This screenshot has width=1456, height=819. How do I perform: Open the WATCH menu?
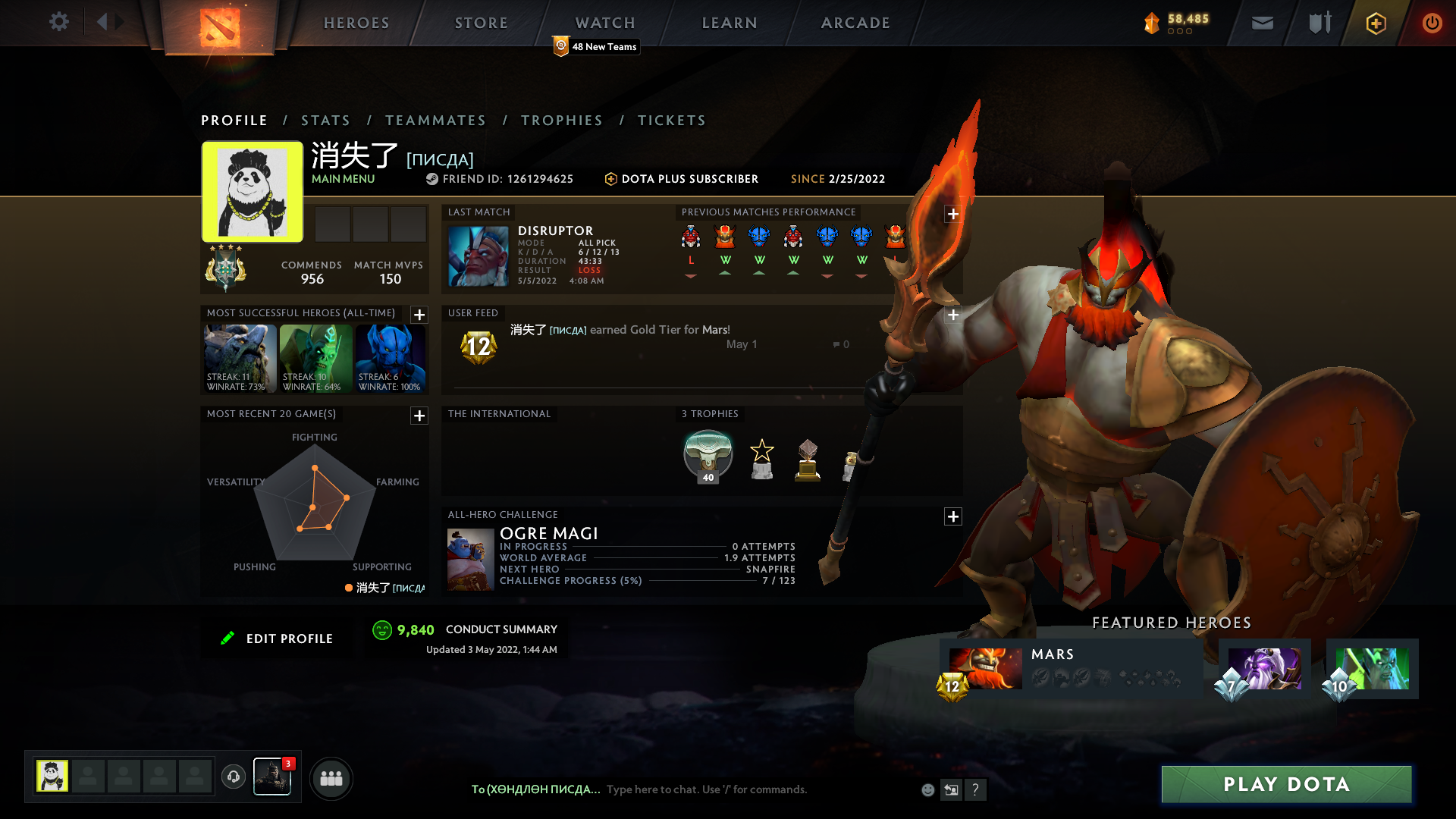point(604,23)
